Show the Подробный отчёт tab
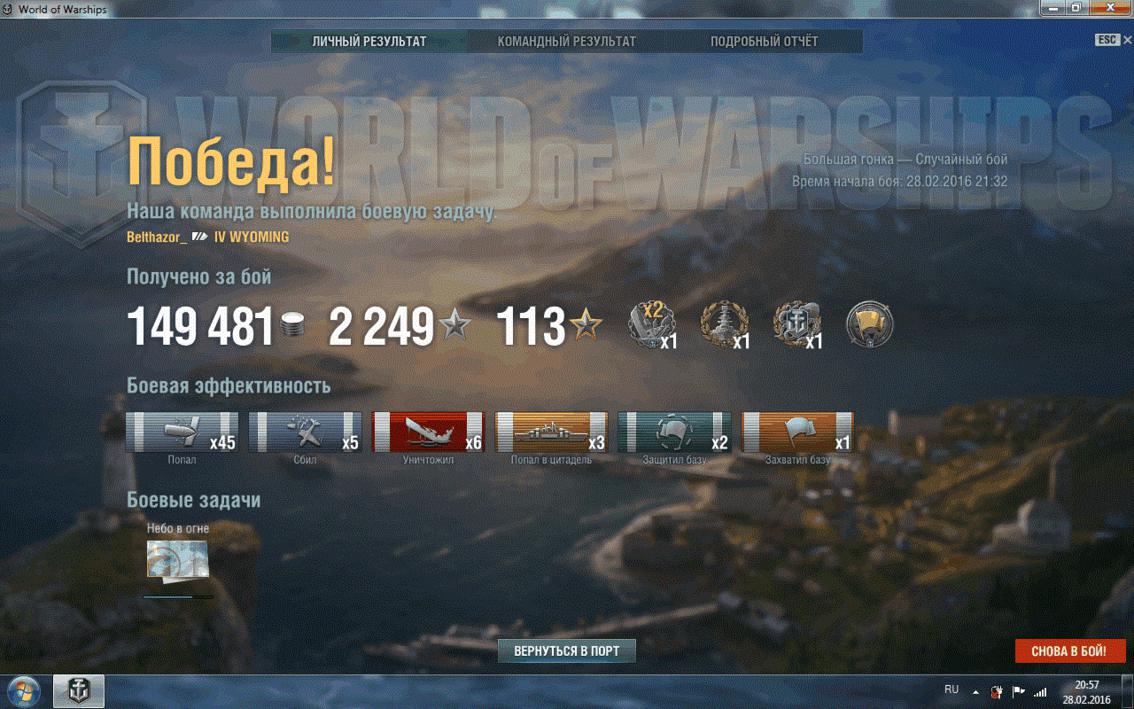The image size is (1134, 709). click(764, 42)
